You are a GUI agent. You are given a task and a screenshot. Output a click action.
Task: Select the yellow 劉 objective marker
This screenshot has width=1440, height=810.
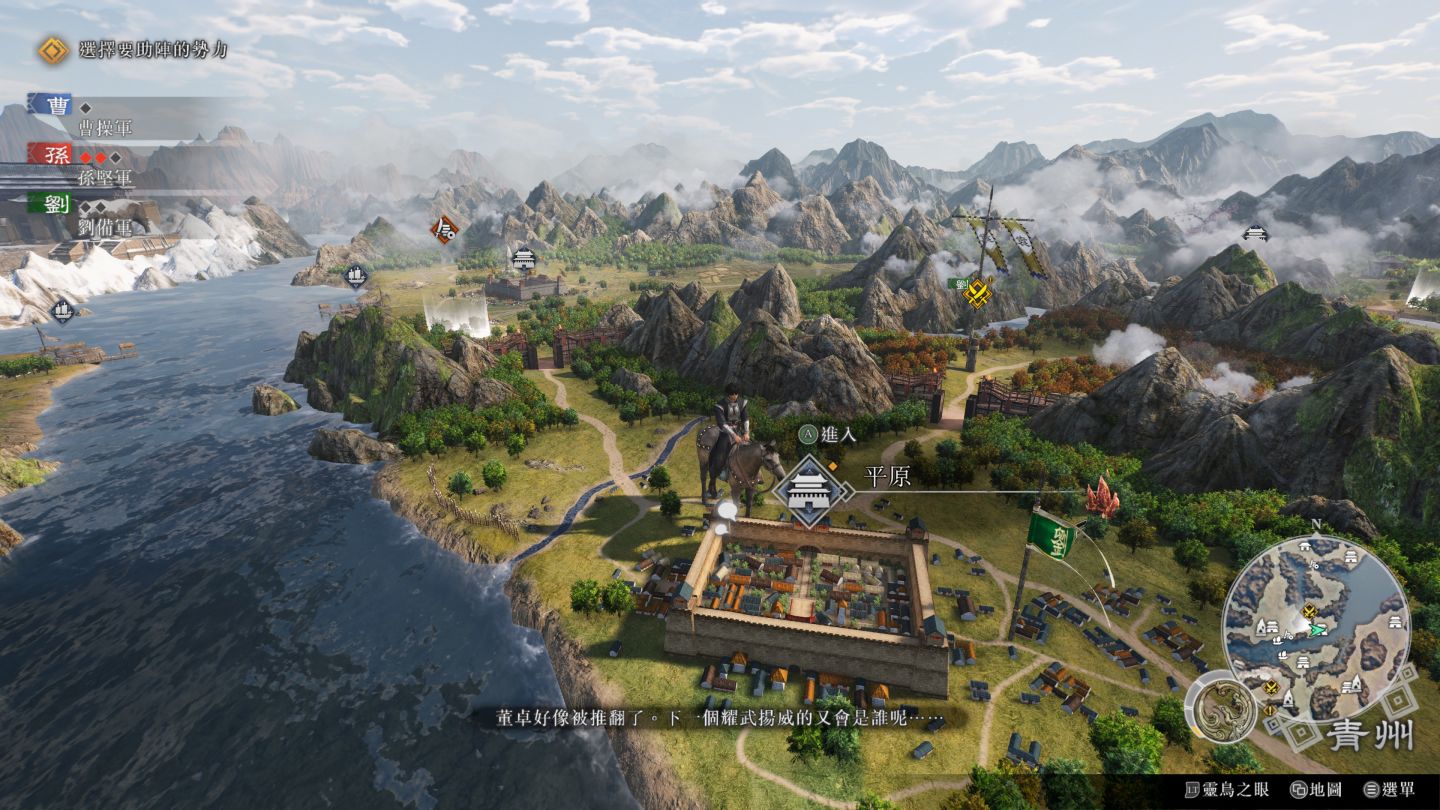pyautogui.click(x=977, y=291)
